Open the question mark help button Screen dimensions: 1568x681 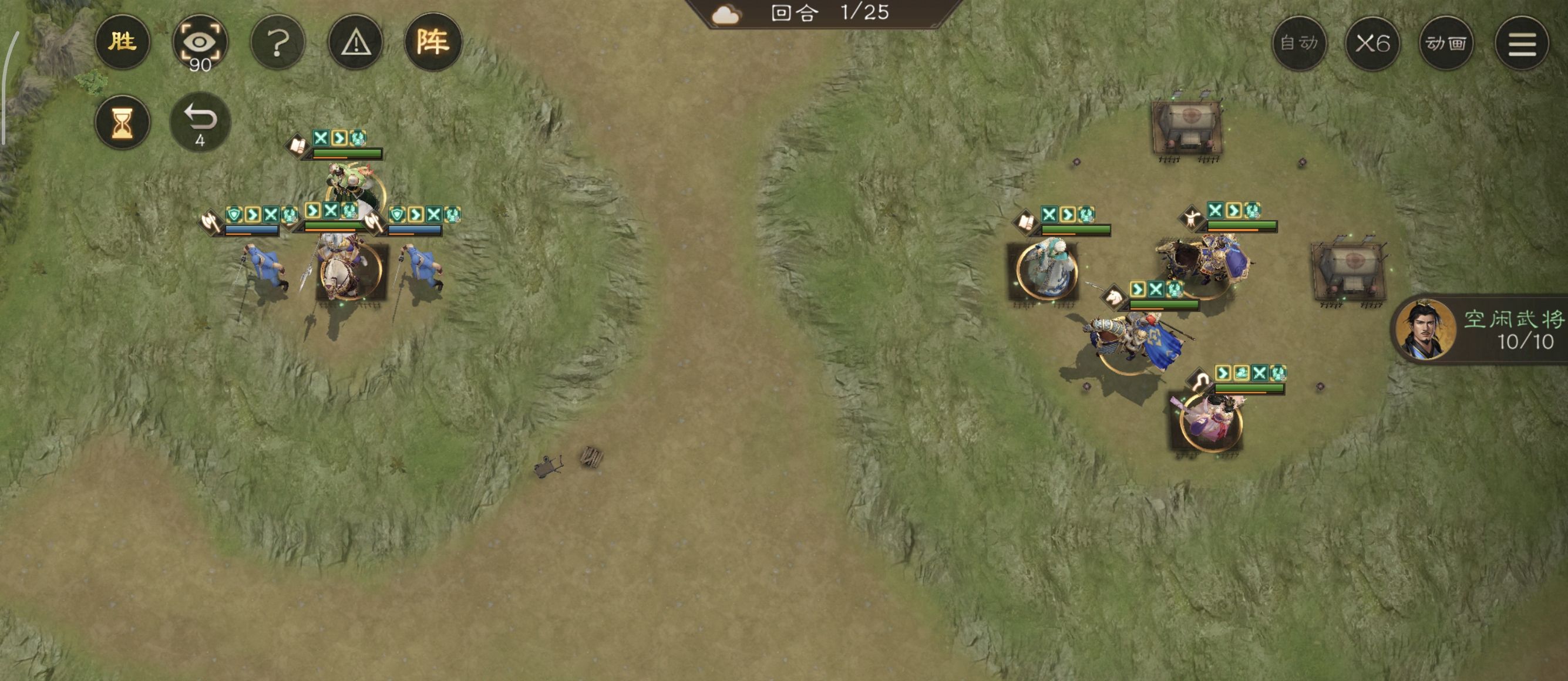pos(278,42)
